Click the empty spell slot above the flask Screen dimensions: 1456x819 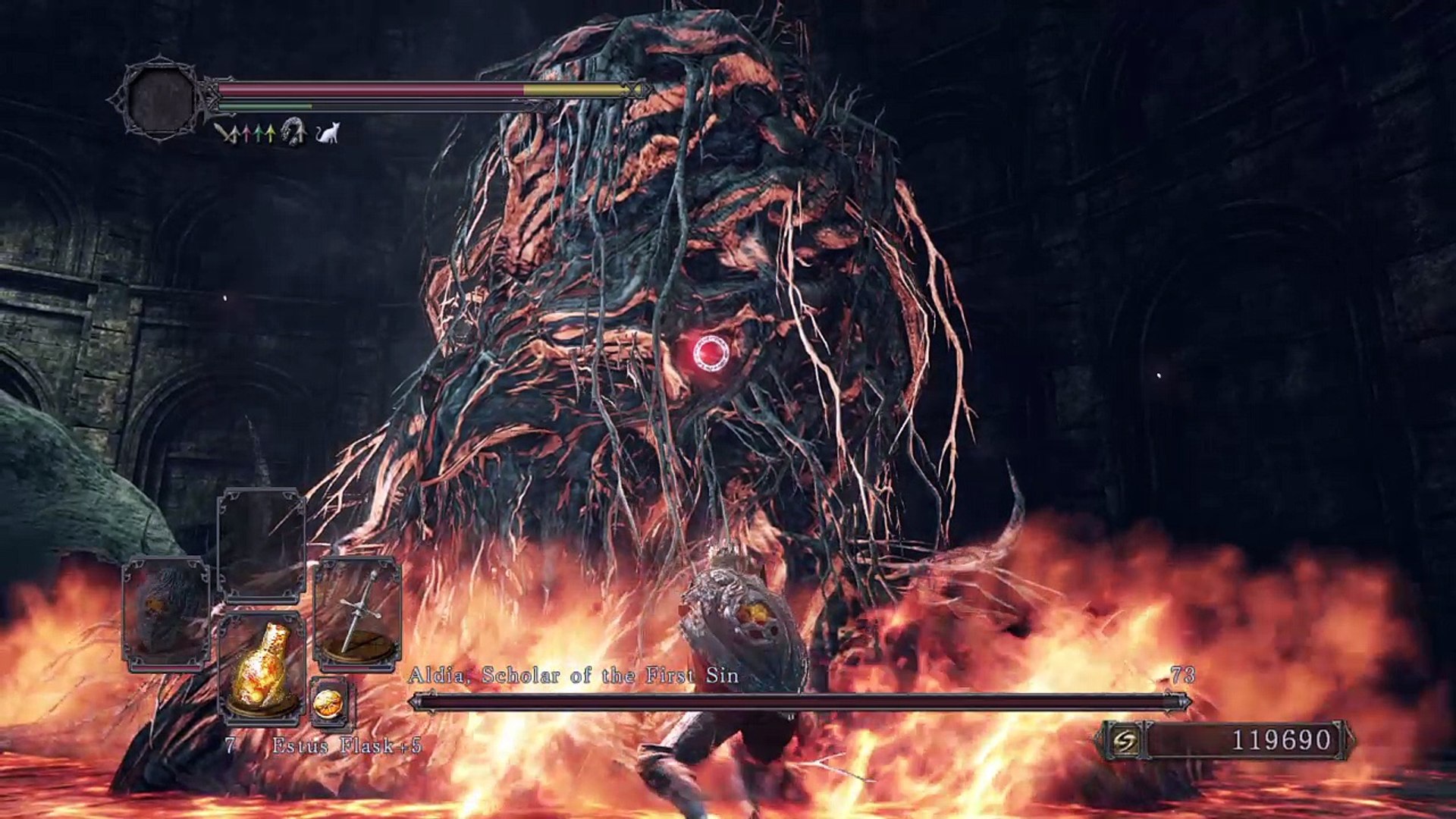262,544
